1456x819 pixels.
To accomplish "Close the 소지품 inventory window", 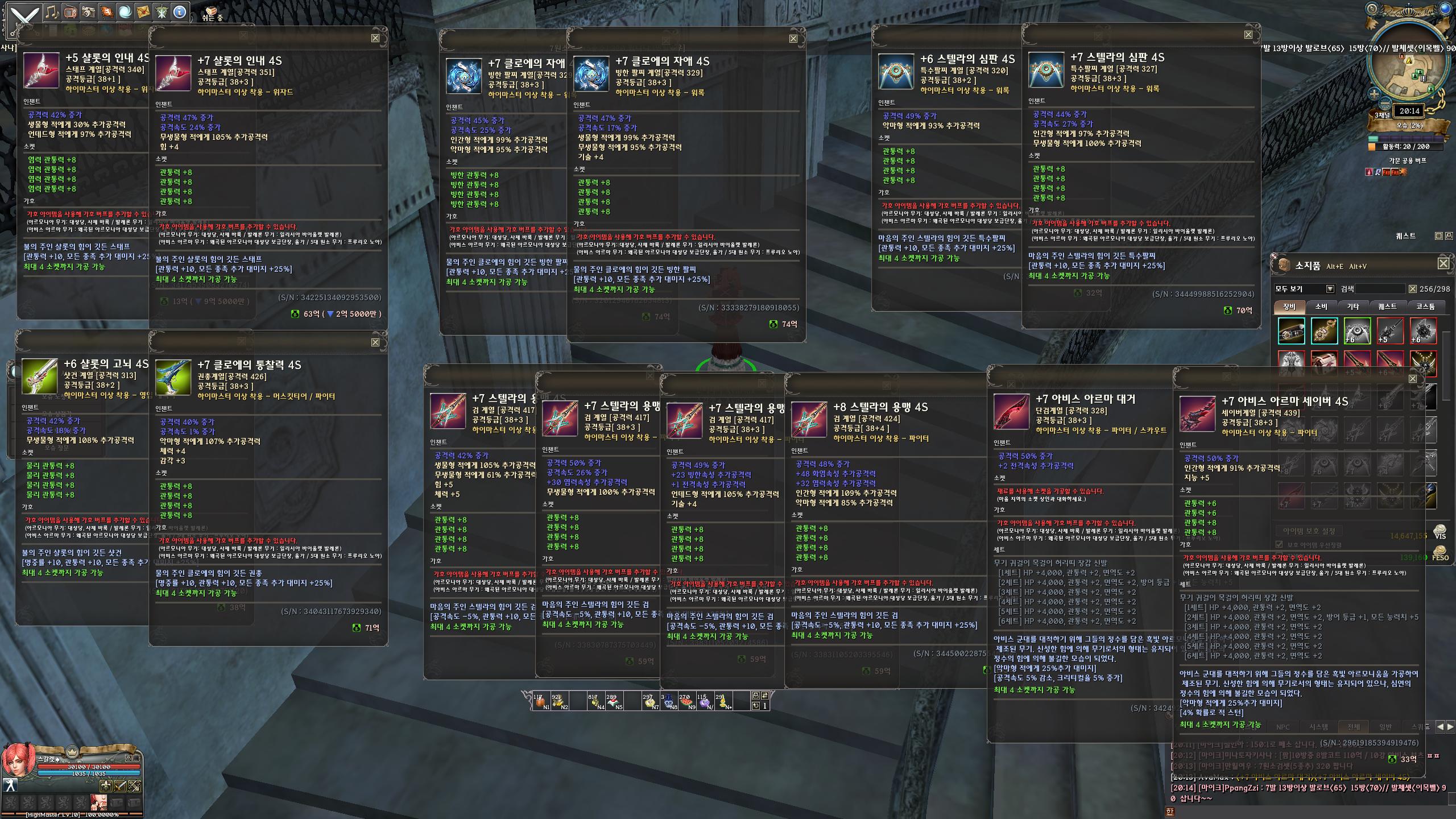I will click(1443, 263).
